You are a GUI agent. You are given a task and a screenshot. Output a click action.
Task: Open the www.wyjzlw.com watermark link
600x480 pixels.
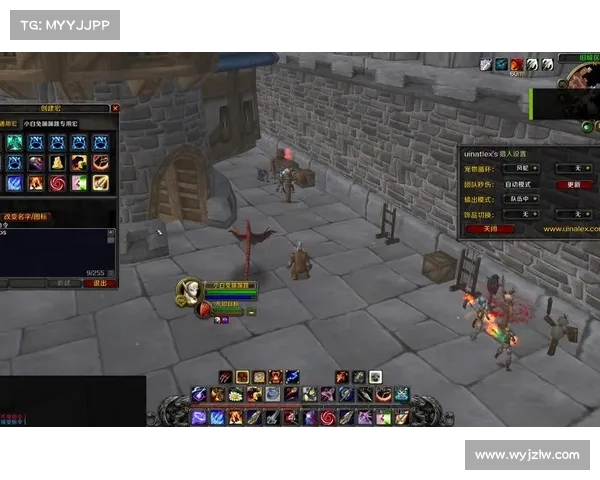click(x=527, y=455)
